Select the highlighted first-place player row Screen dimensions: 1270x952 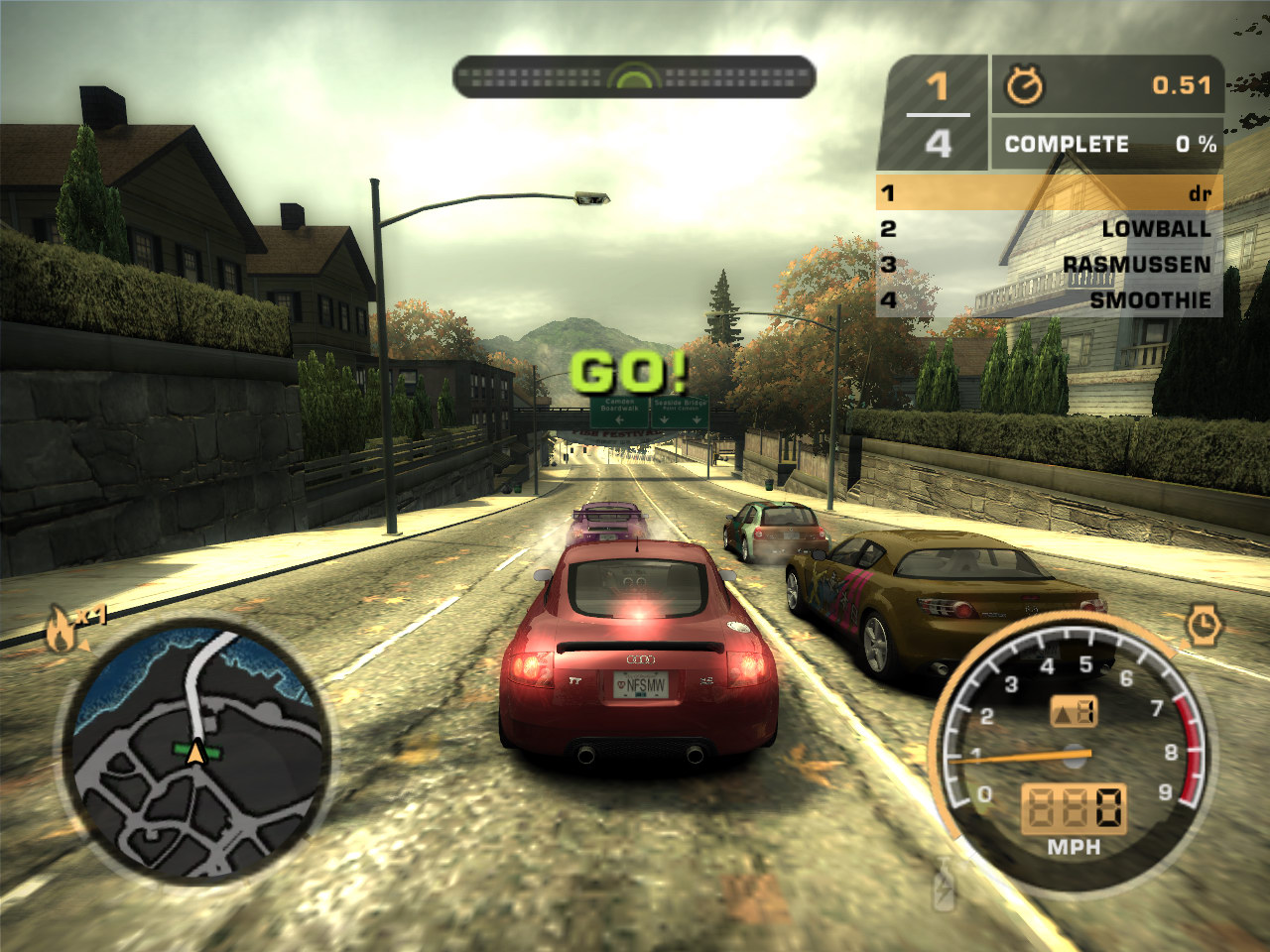(x=1049, y=192)
